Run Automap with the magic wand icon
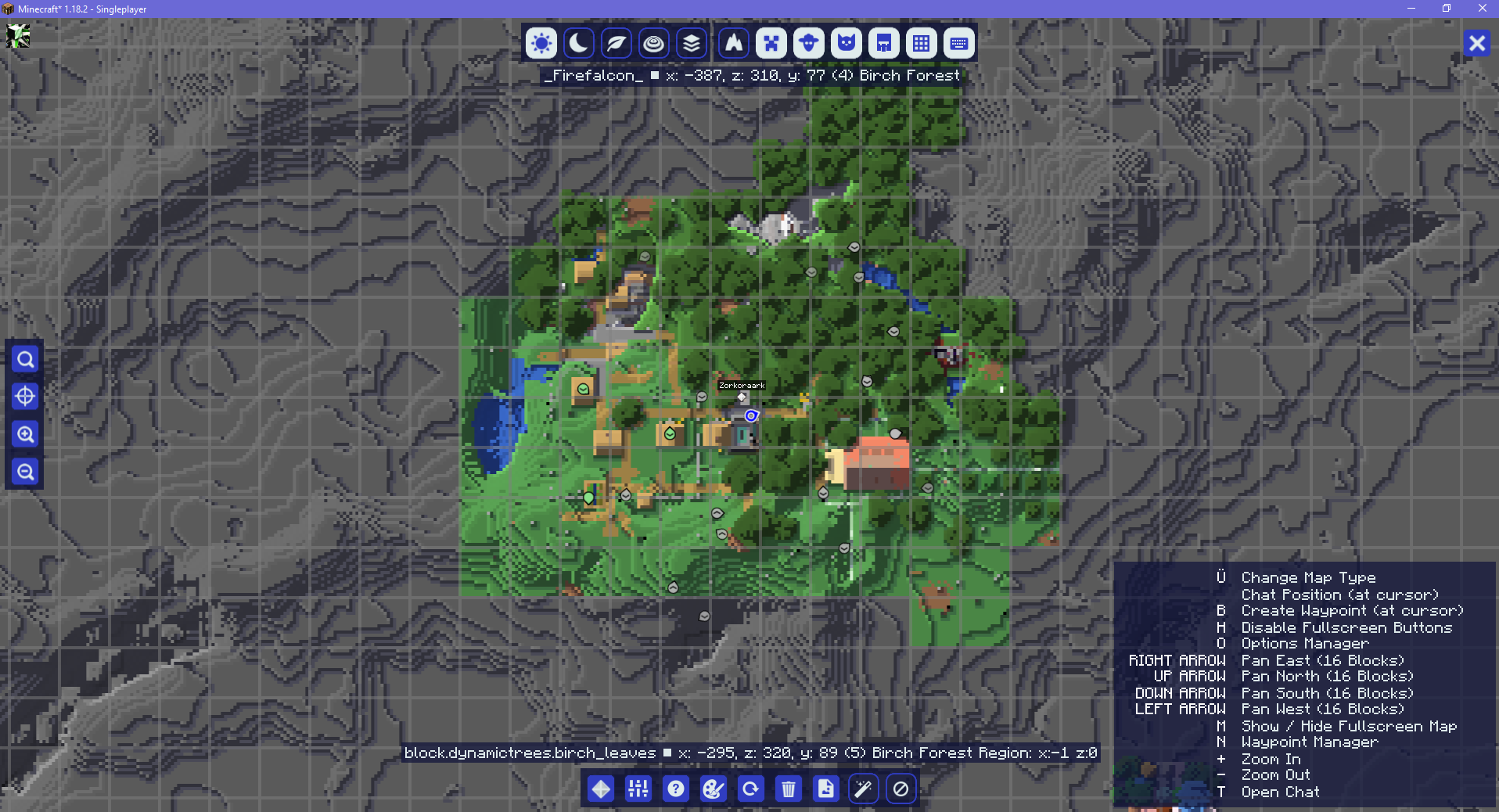The image size is (1499, 812). coord(862,789)
